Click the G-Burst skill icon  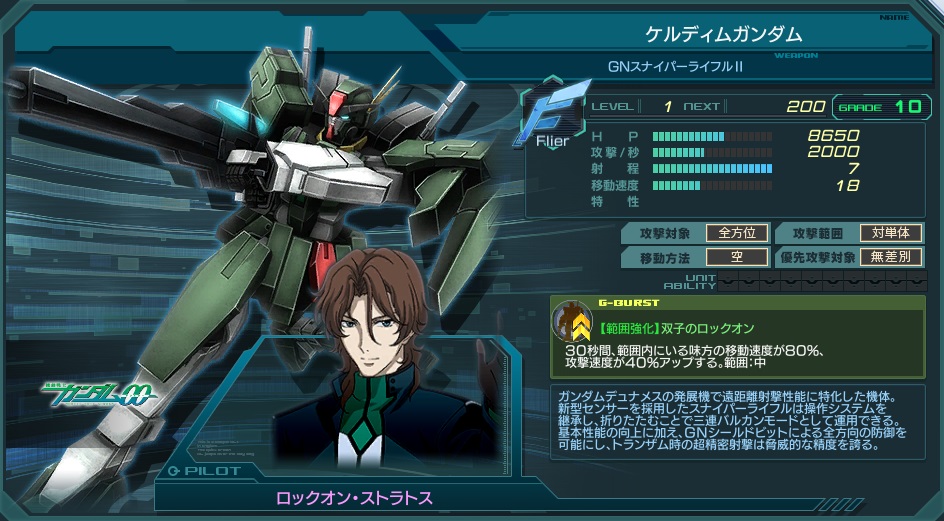(574, 321)
